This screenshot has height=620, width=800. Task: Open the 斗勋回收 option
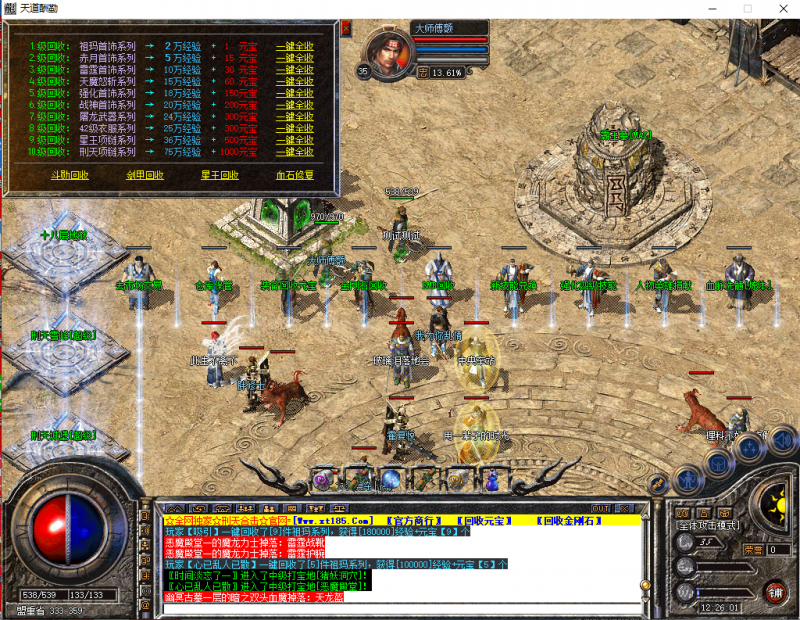click(69, 175)
